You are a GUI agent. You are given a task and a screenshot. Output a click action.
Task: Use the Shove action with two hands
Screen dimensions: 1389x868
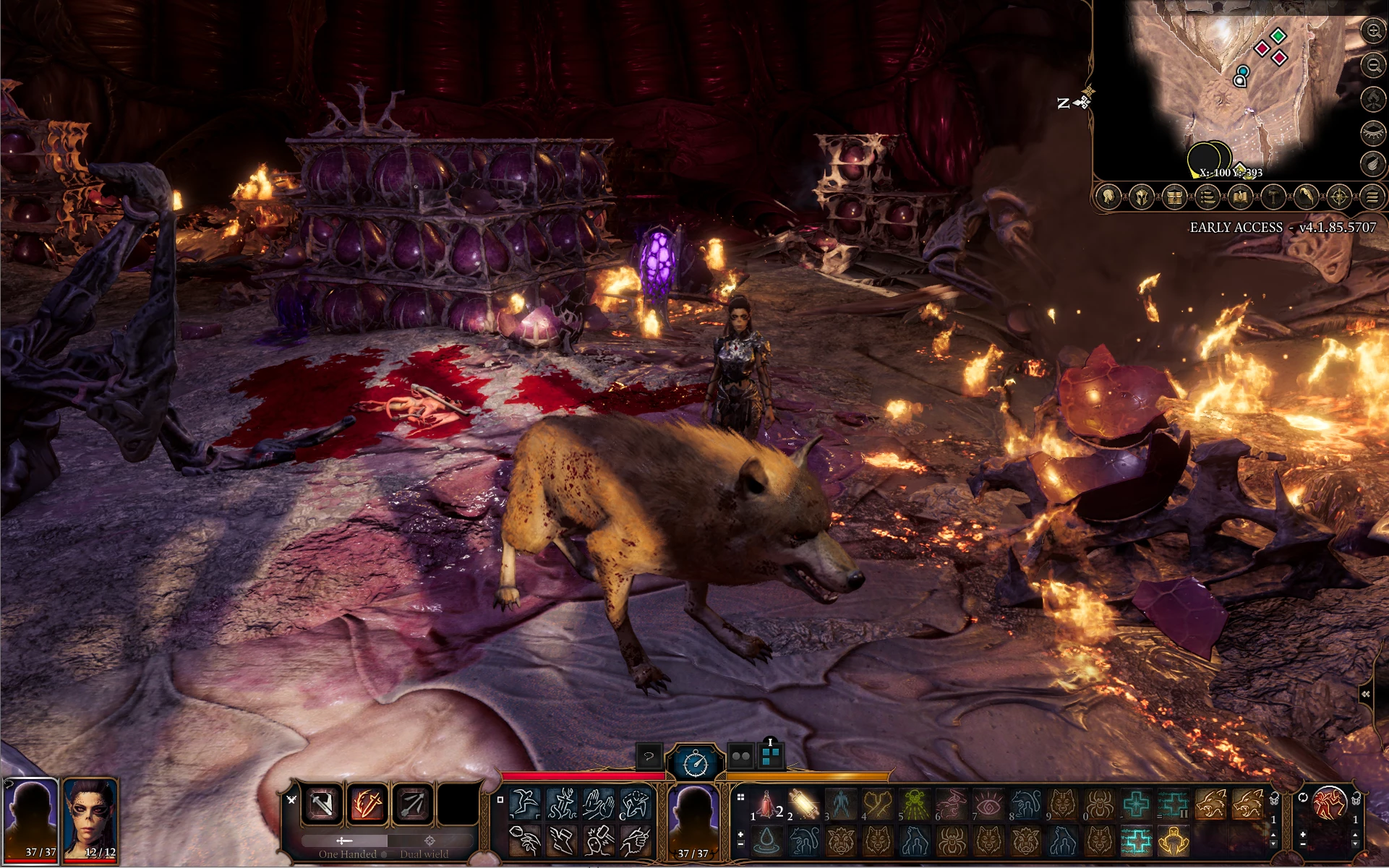point(599,804)
